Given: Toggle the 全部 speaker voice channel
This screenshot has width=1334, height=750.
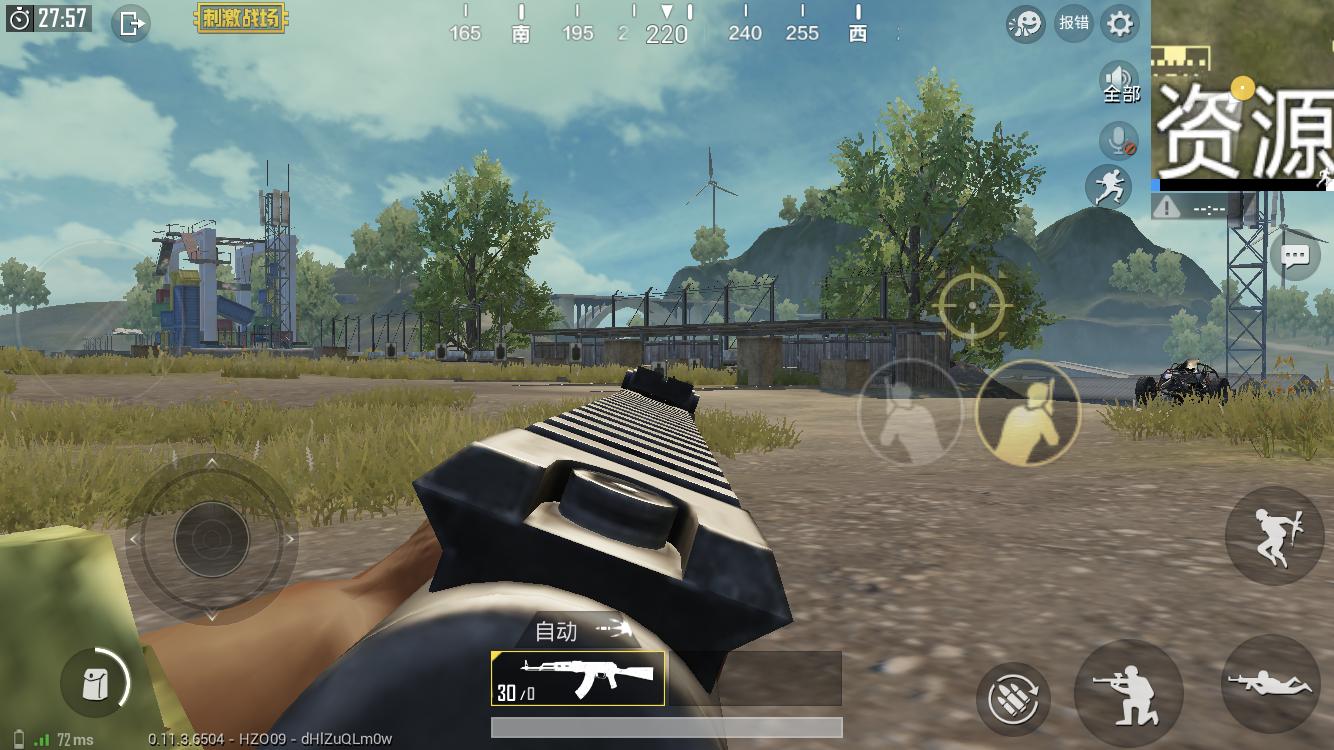Looking at the screenshot, I should click(x=1120, y=82).
